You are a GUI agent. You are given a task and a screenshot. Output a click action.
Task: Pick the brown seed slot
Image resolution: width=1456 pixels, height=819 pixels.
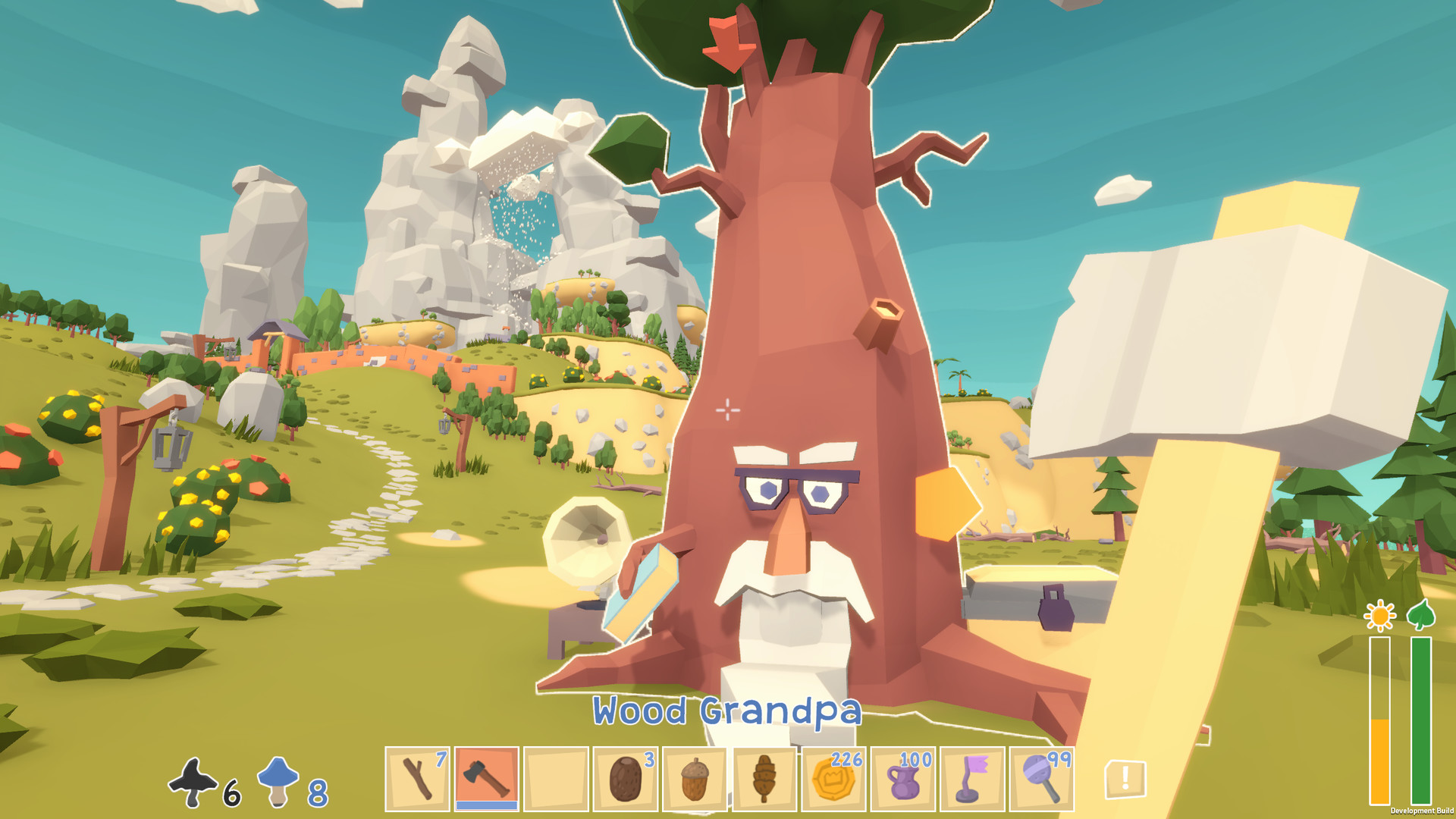(625, 779)
